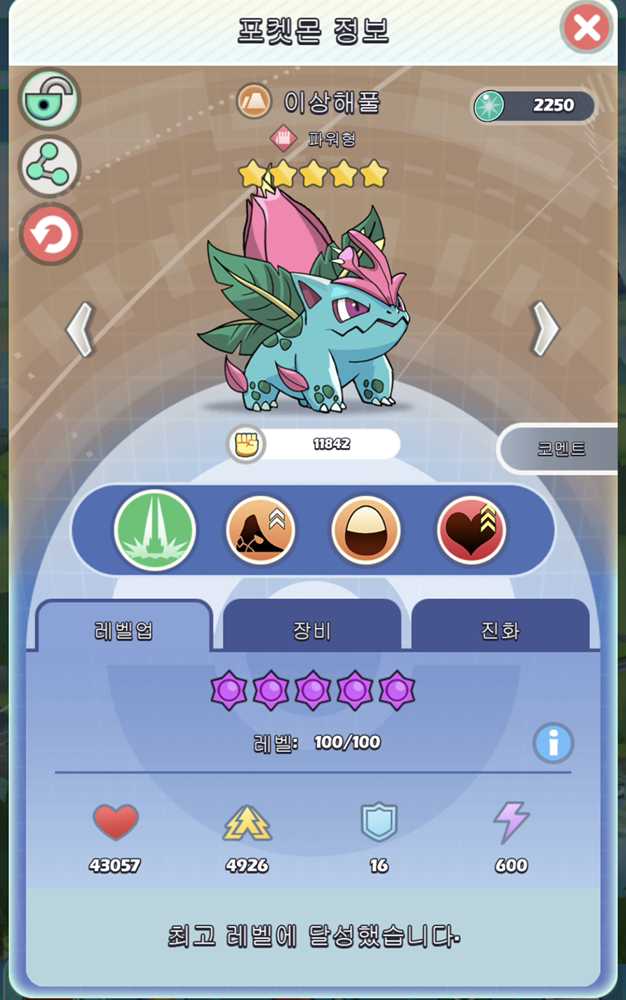
Task: Select the orange mountain boost skill icon
Action: [260, 530]
